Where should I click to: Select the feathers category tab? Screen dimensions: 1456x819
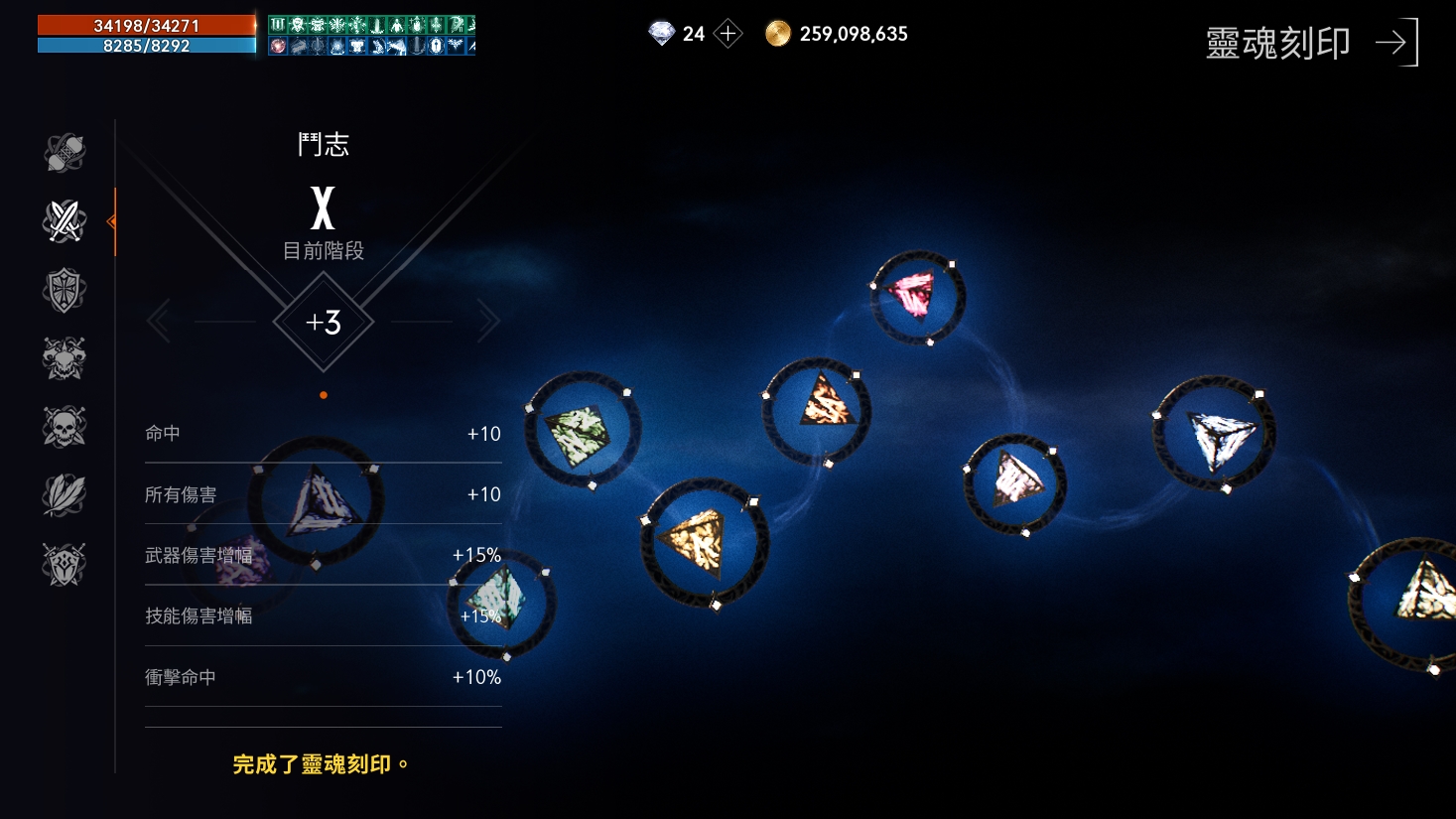(65, 495)
